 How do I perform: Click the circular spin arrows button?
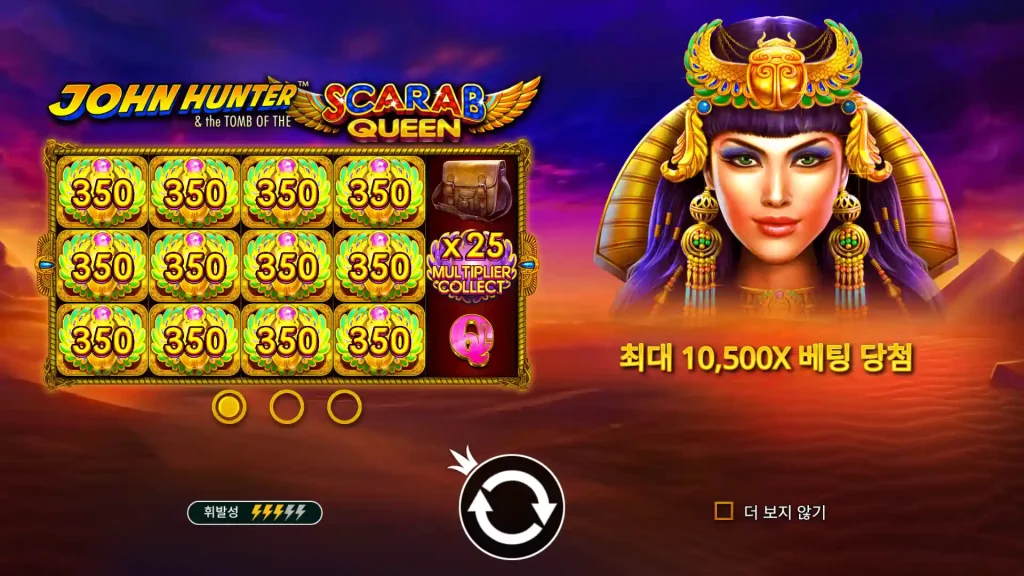511,507
